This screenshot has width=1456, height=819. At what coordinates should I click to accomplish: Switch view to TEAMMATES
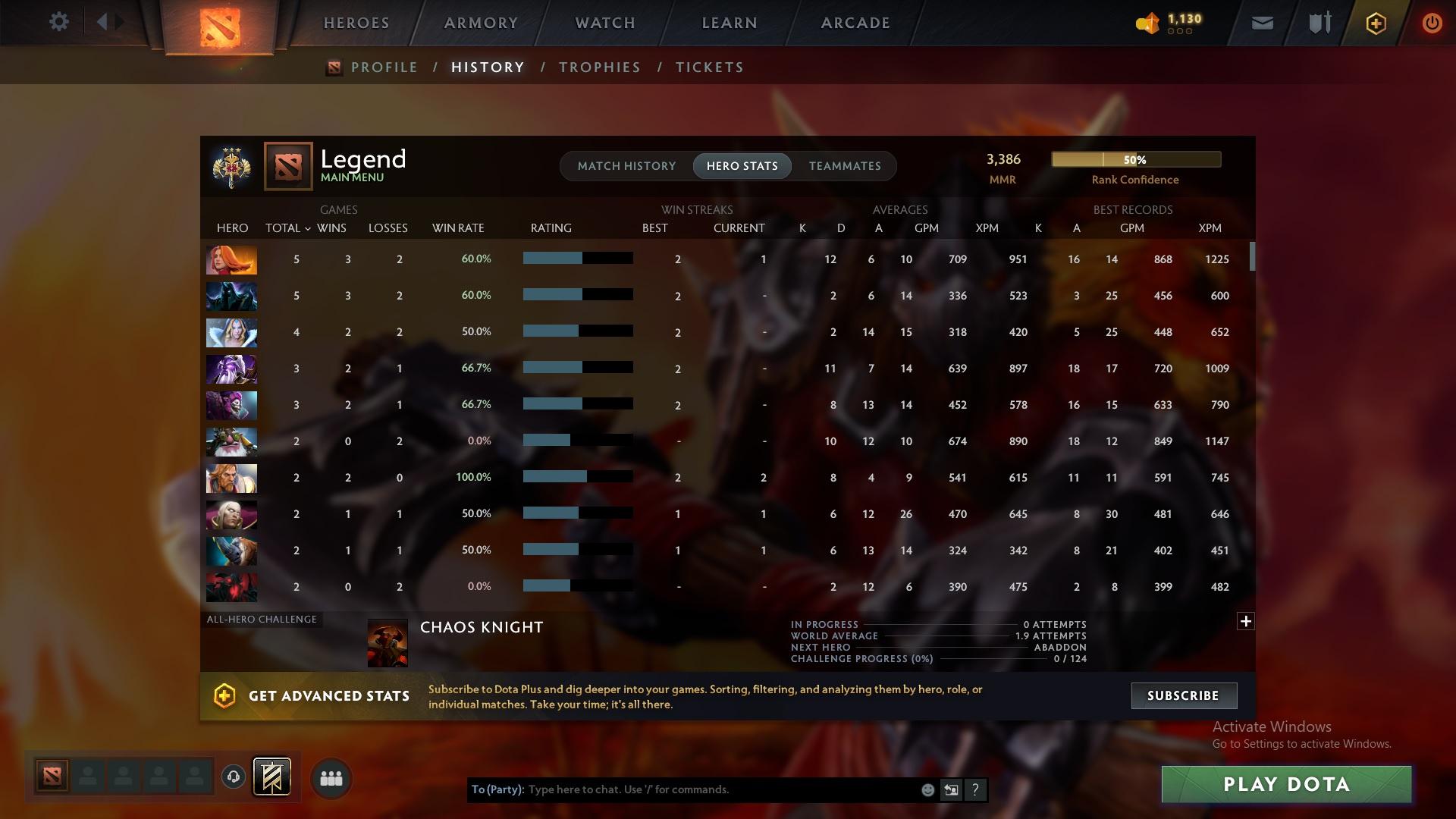(844, 165)
